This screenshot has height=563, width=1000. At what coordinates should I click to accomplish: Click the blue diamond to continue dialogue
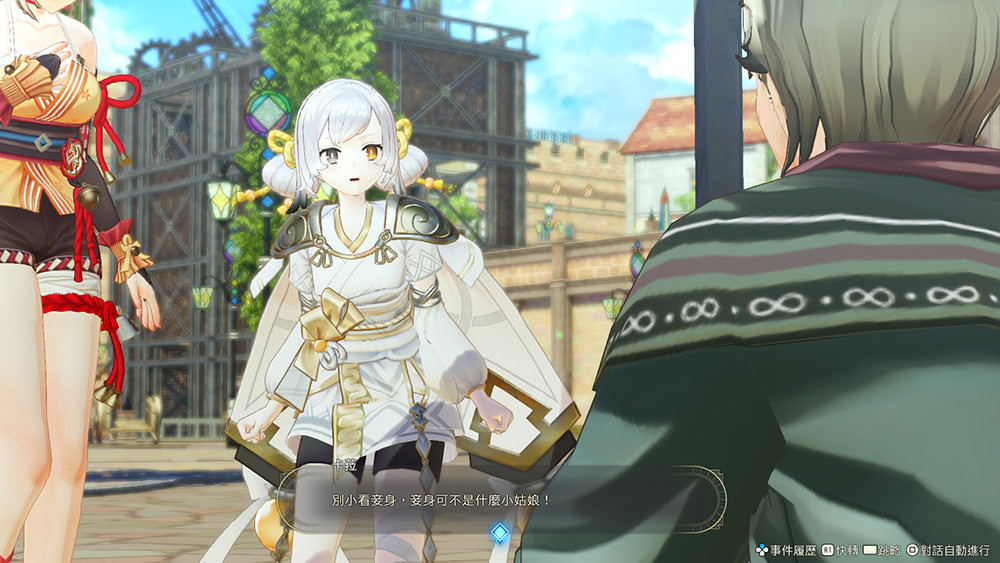(x=499, y=533)
